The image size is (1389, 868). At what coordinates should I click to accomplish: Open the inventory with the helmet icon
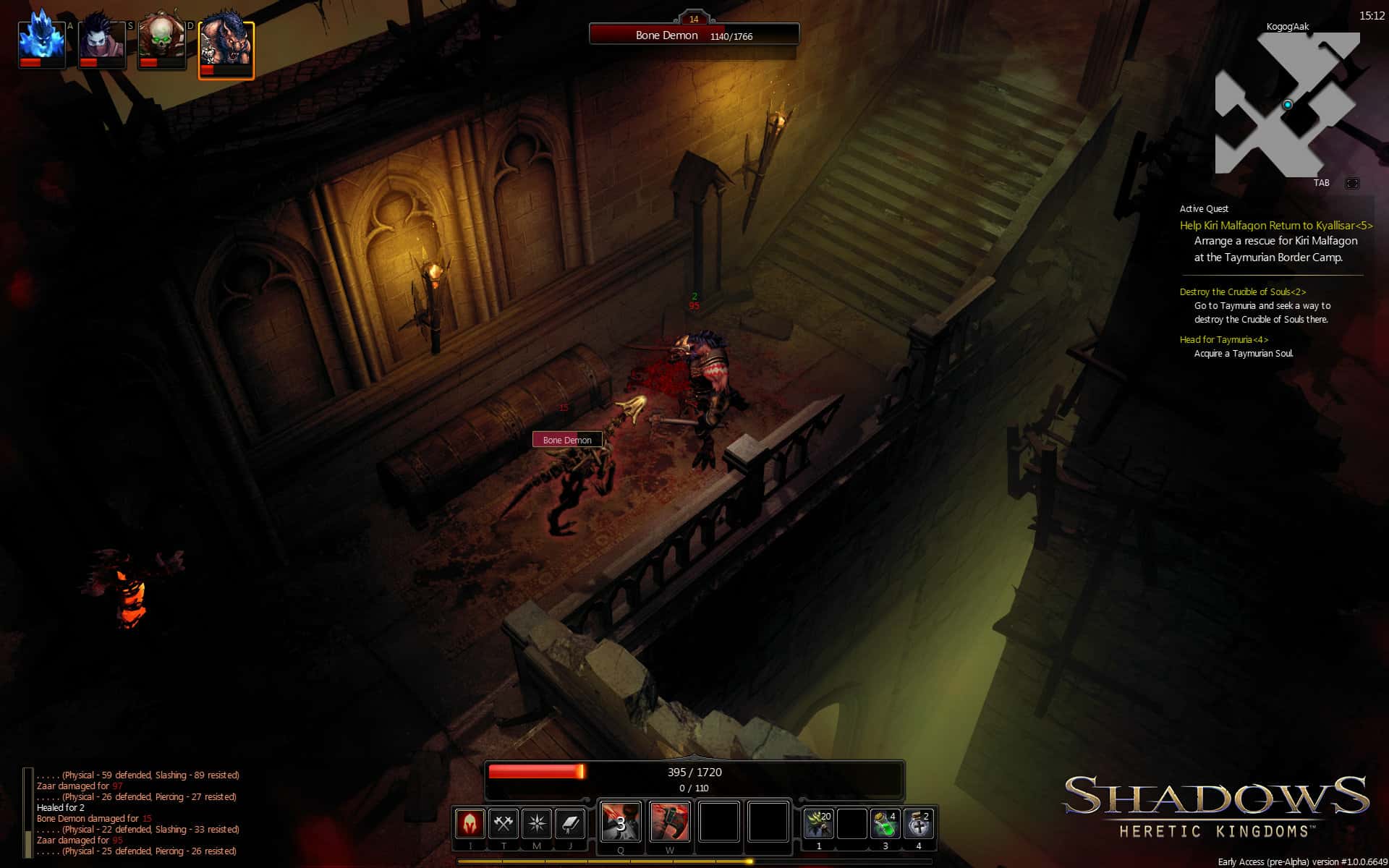click(x=470, y=822)
